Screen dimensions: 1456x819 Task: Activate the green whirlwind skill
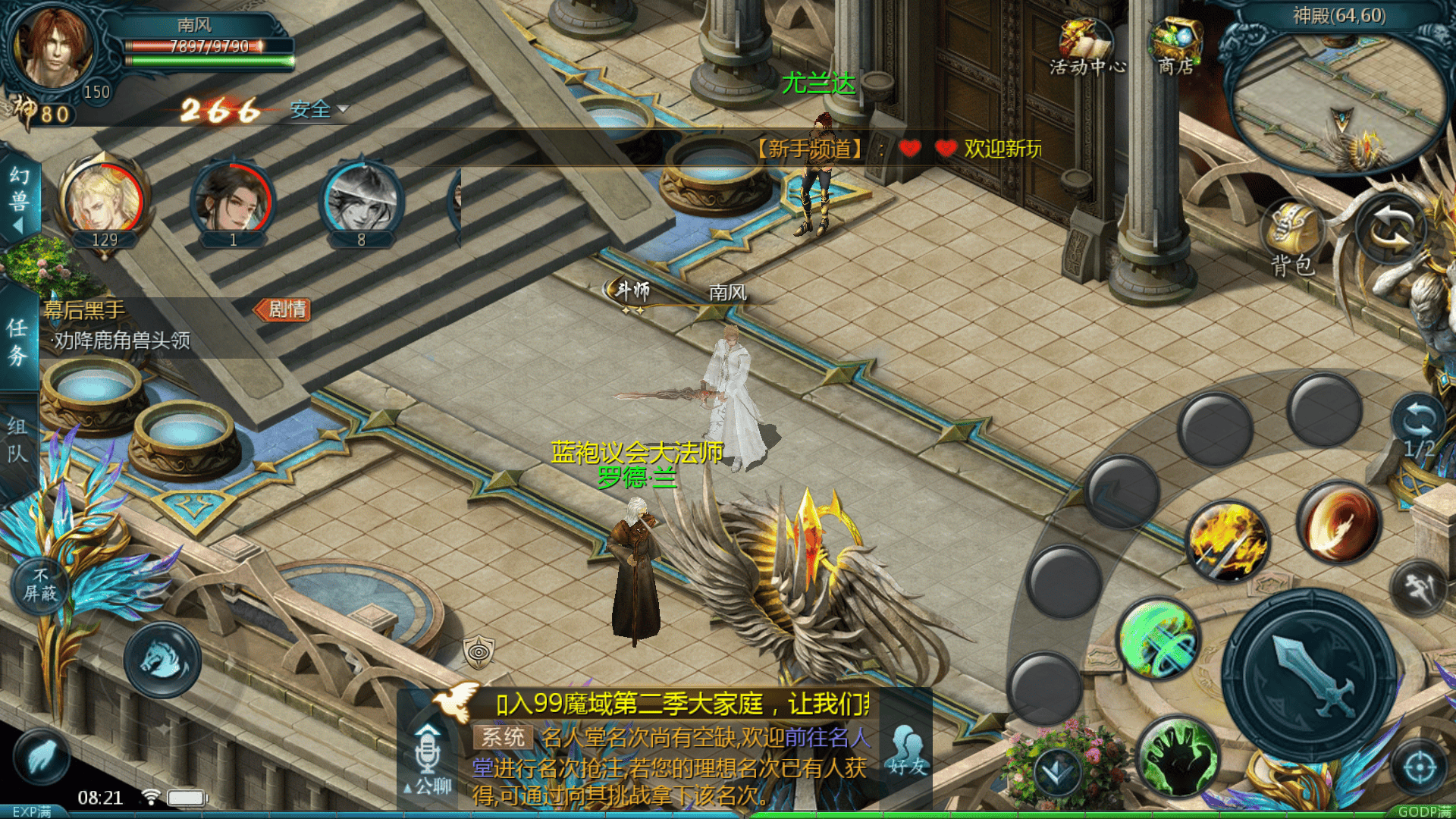[x=1159, y=639]
